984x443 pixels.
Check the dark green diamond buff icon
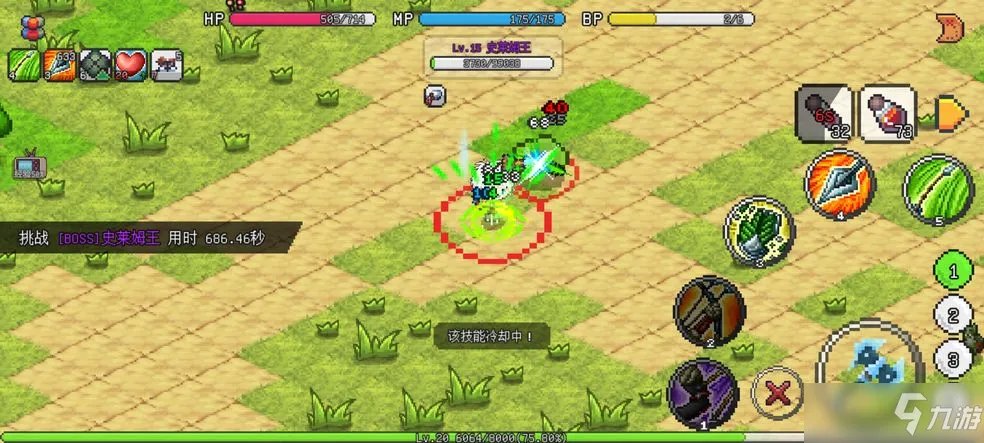[96, 65]
